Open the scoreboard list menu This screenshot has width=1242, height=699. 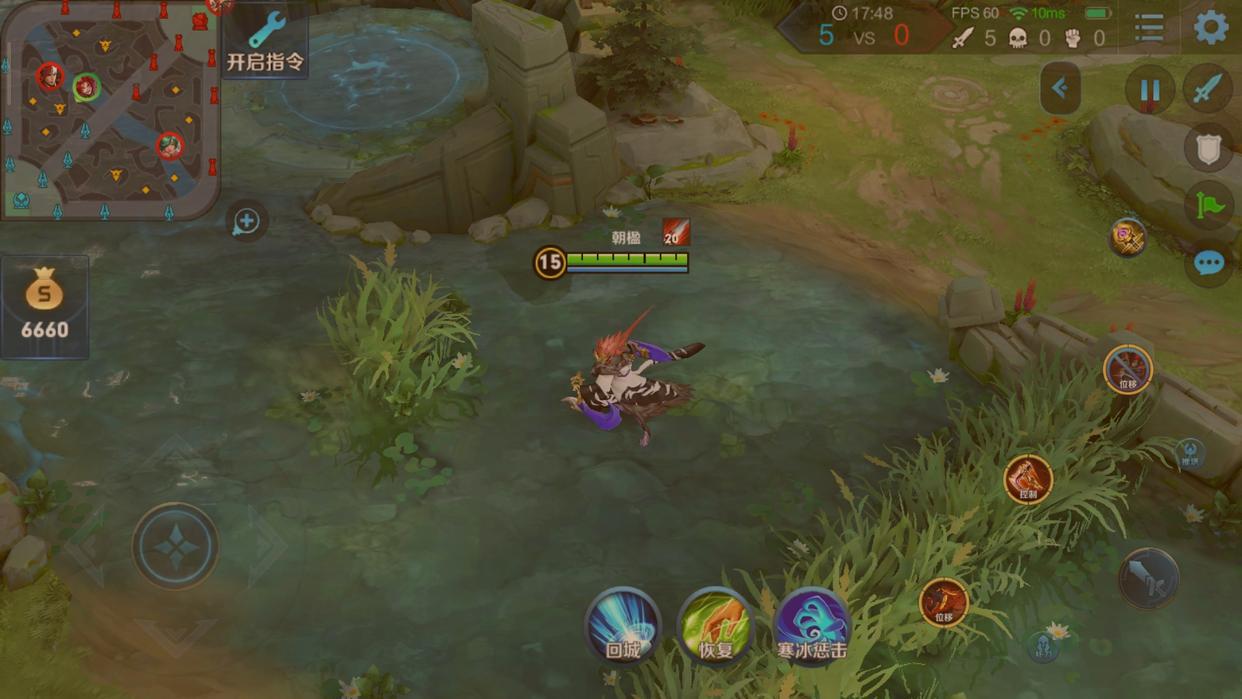(1149, 28)
